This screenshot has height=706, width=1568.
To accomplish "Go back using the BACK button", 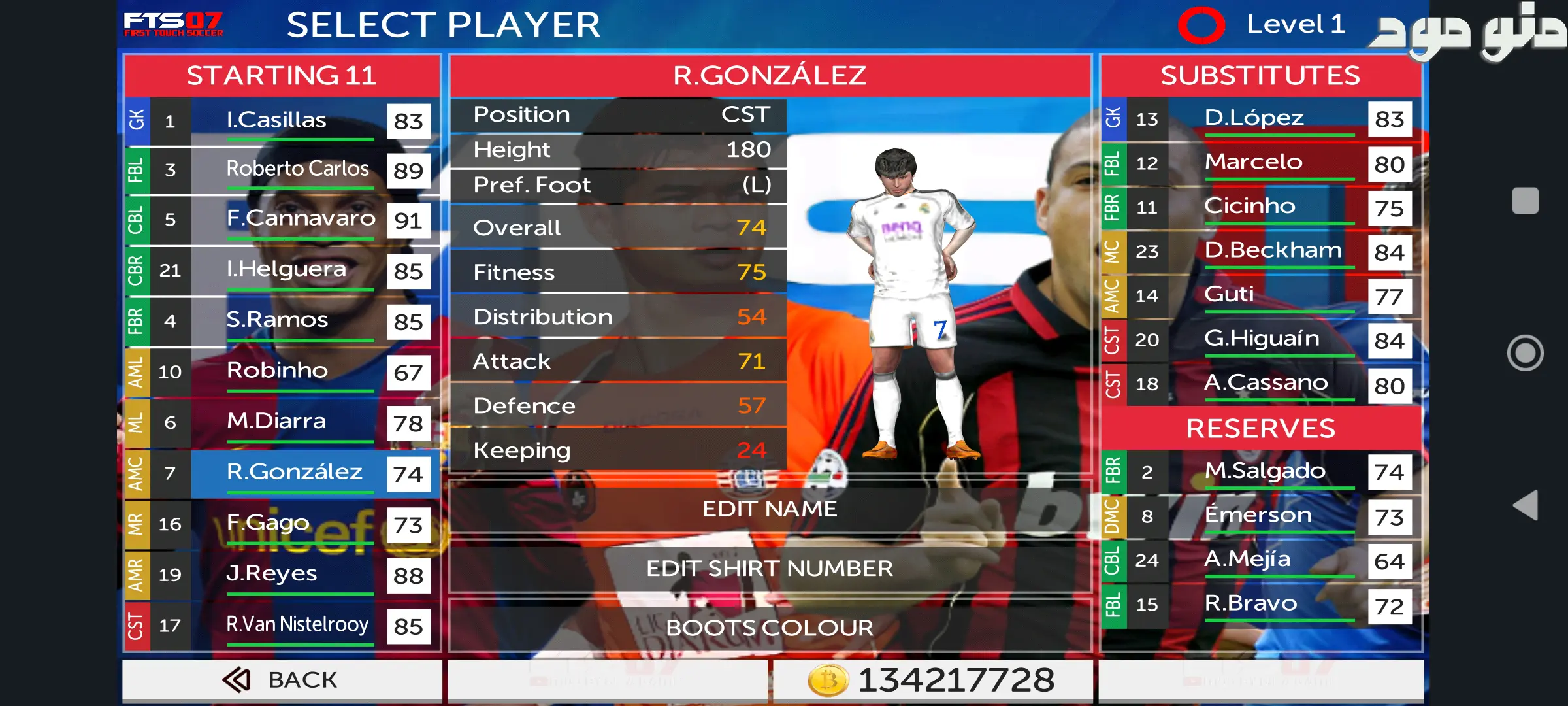I will click(282, 680).
